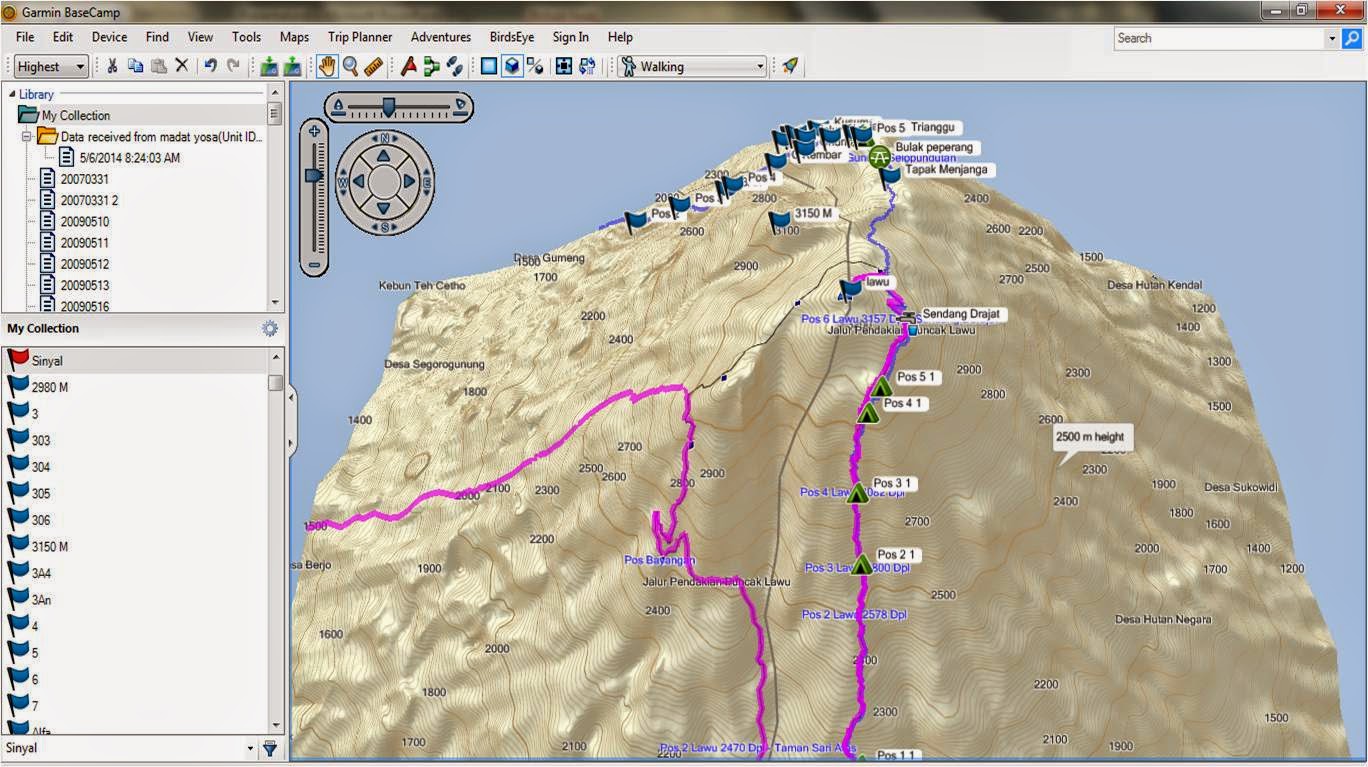This screenshot has height=767, width=1368.
Task: Open My Collection panel settings gear
Action: point(268,327)
